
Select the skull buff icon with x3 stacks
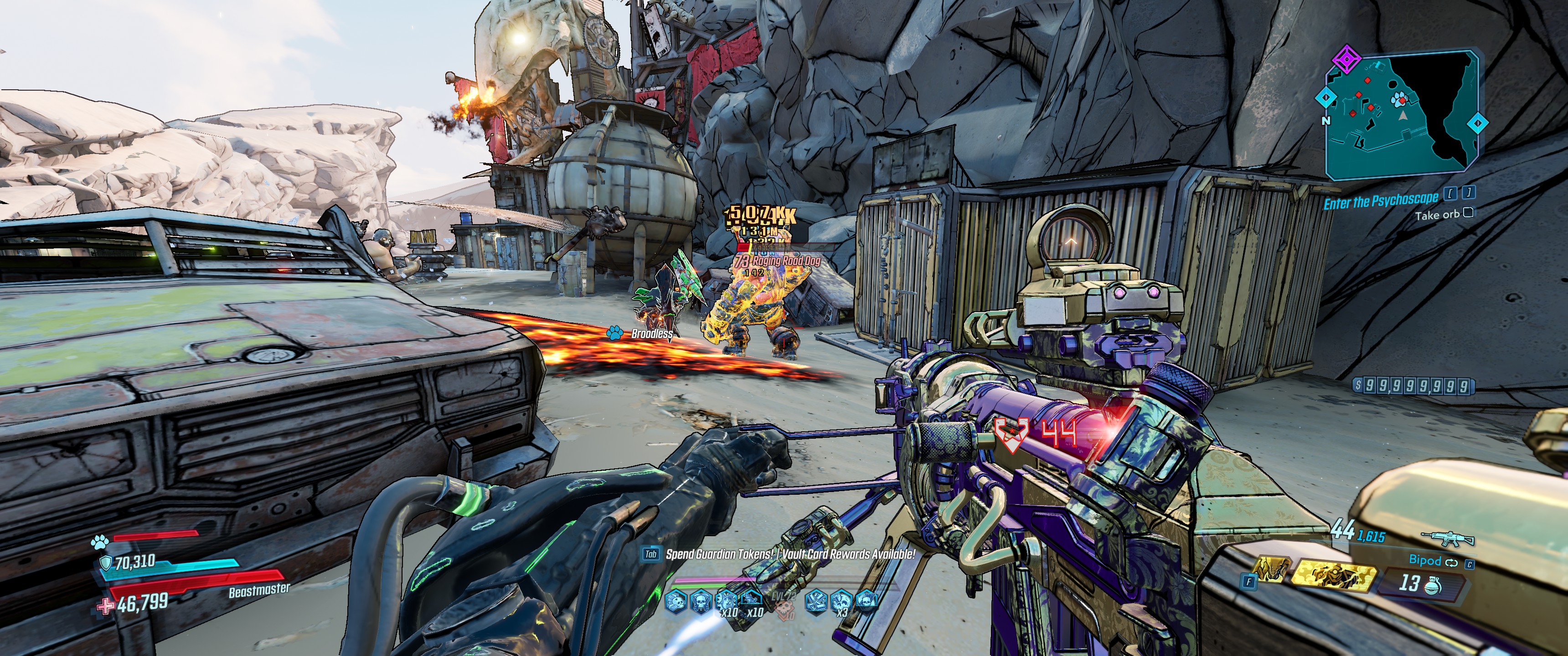coord(840,602)
